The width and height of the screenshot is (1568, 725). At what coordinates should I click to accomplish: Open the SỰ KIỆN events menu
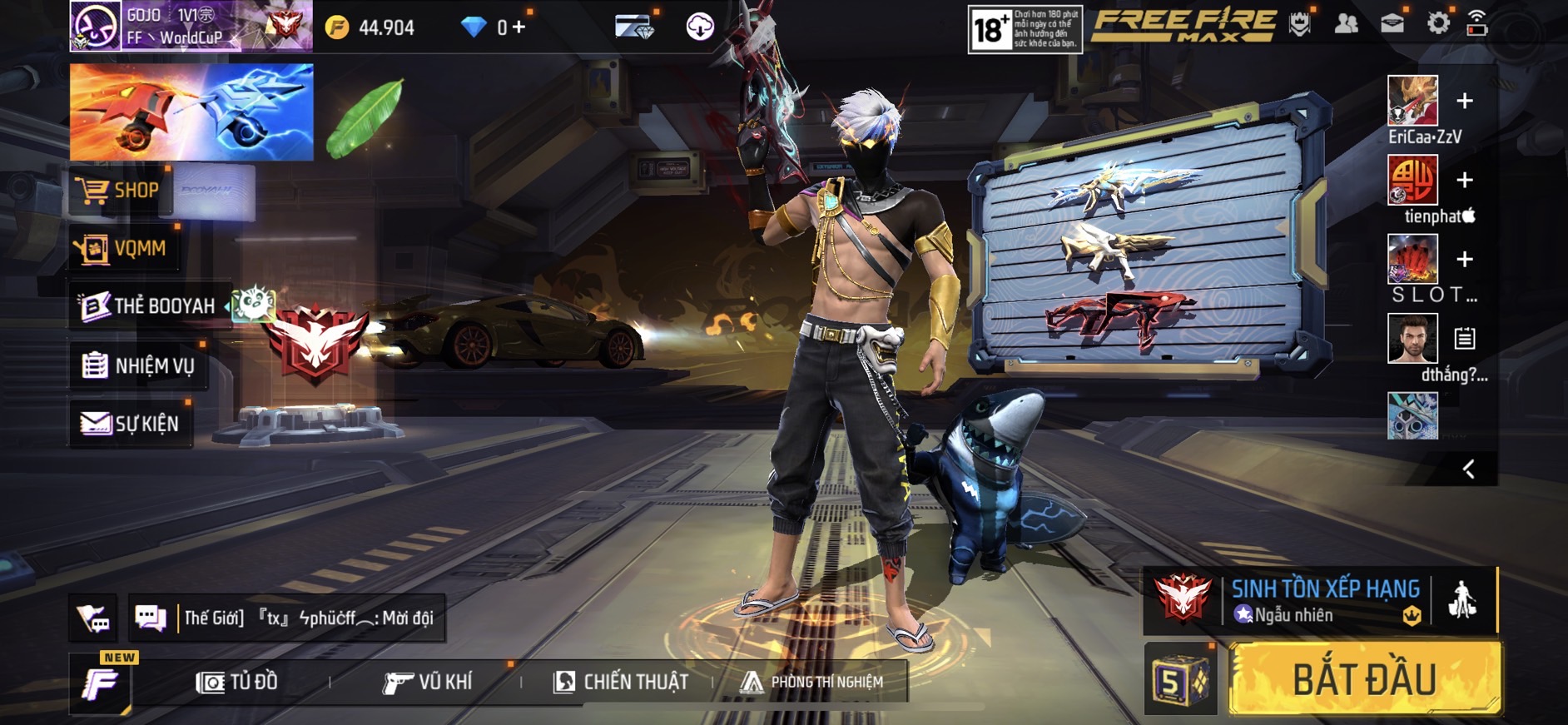click(131, 424)
